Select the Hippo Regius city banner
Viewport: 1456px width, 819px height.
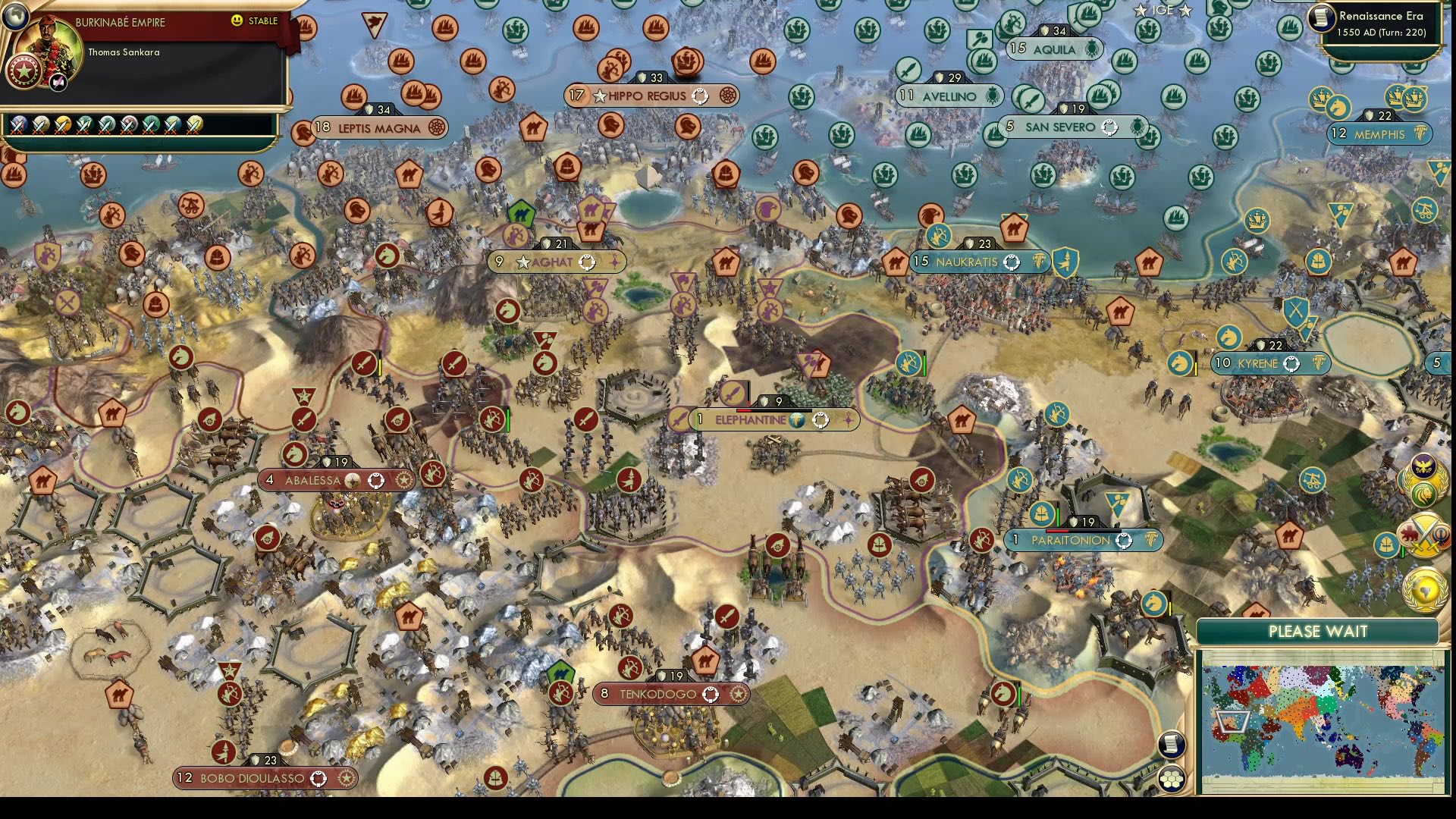(x=650, y=96)
